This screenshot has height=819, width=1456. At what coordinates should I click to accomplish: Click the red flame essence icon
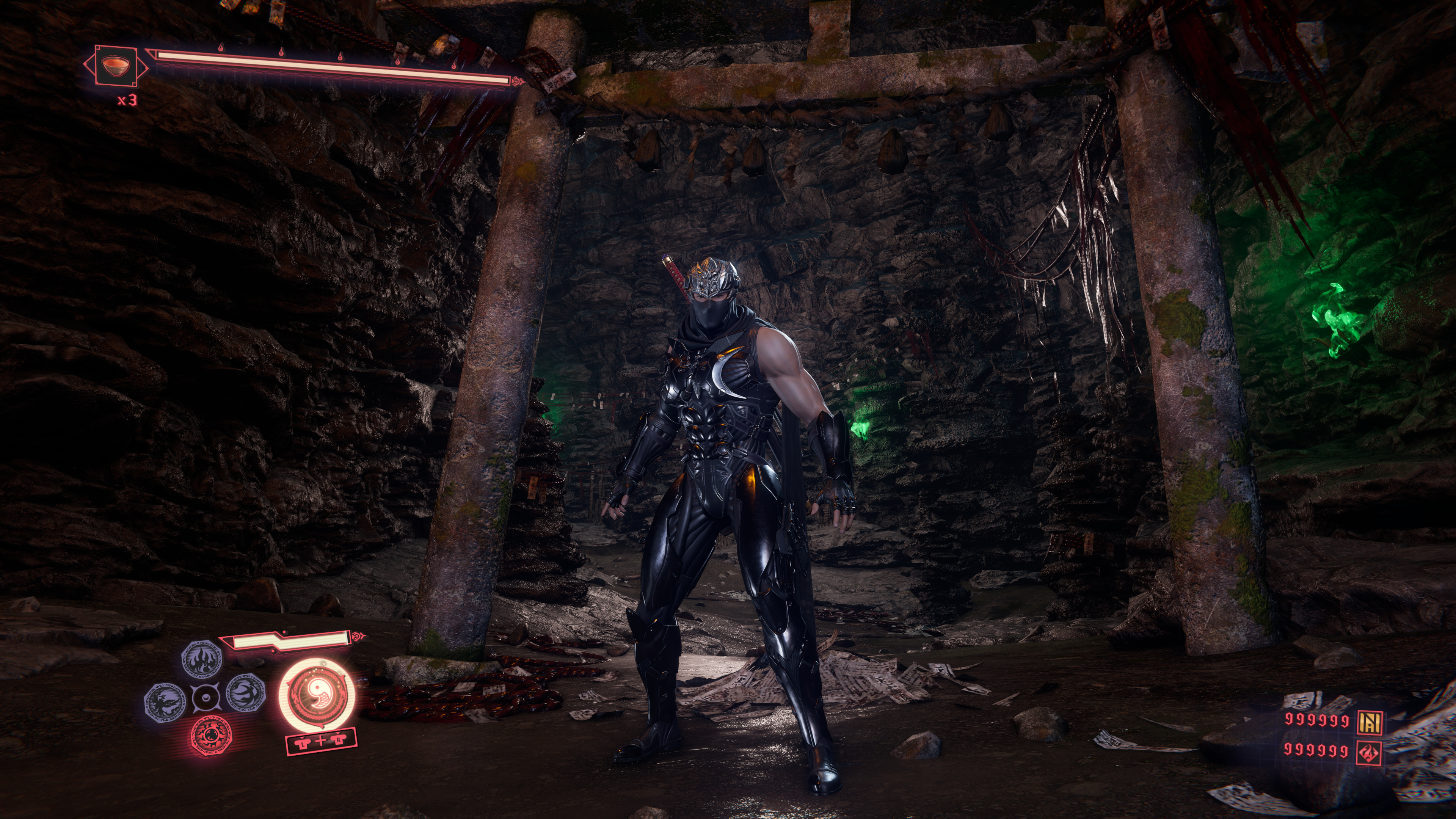click(x=1370, y=752)
